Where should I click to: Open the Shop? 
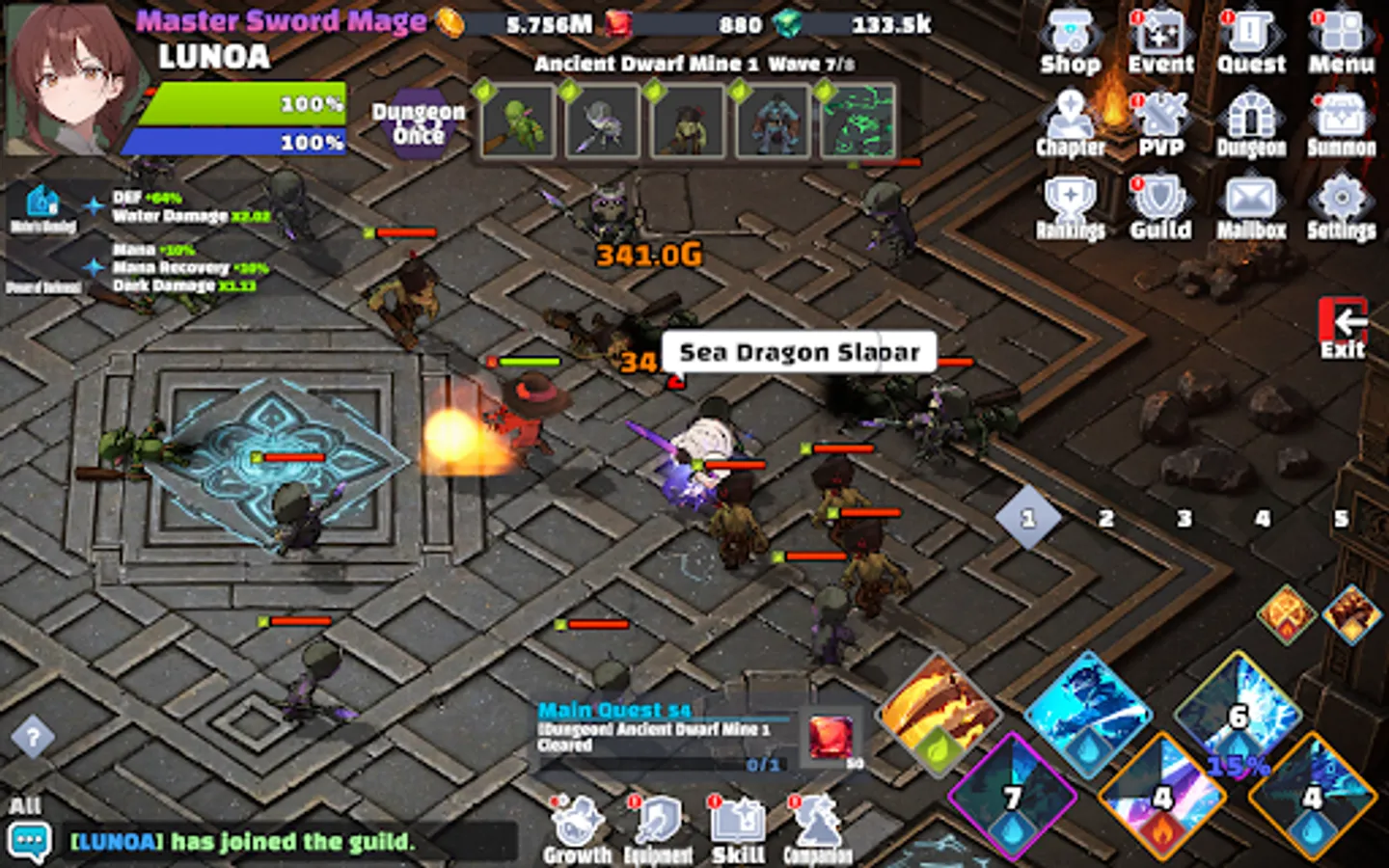pyautogui.click(x=1071, y=34)
